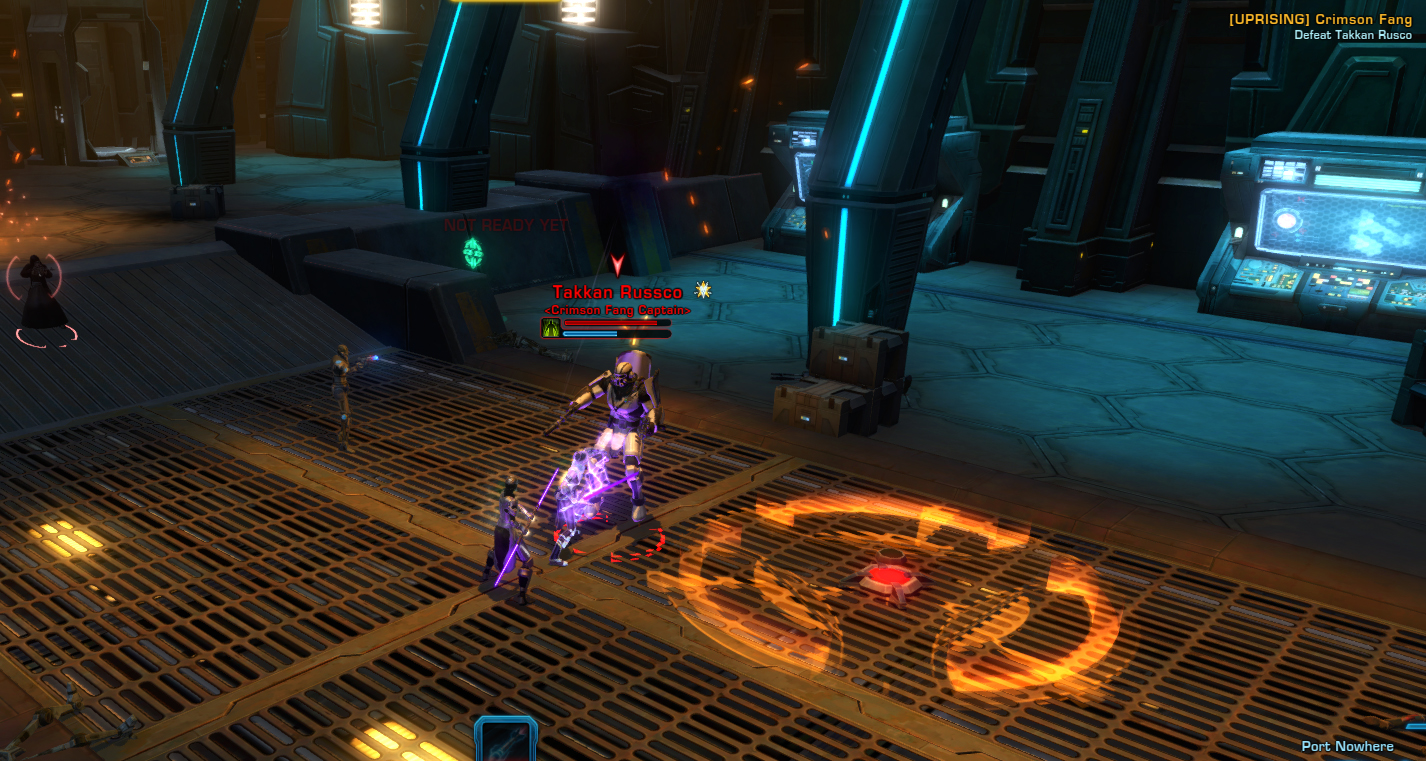Select the 'Defeat Takkan Rusco' objective text
The height and width of the screenshot is (761, 1426).
pyautogui.click(x=1352, y=32)
